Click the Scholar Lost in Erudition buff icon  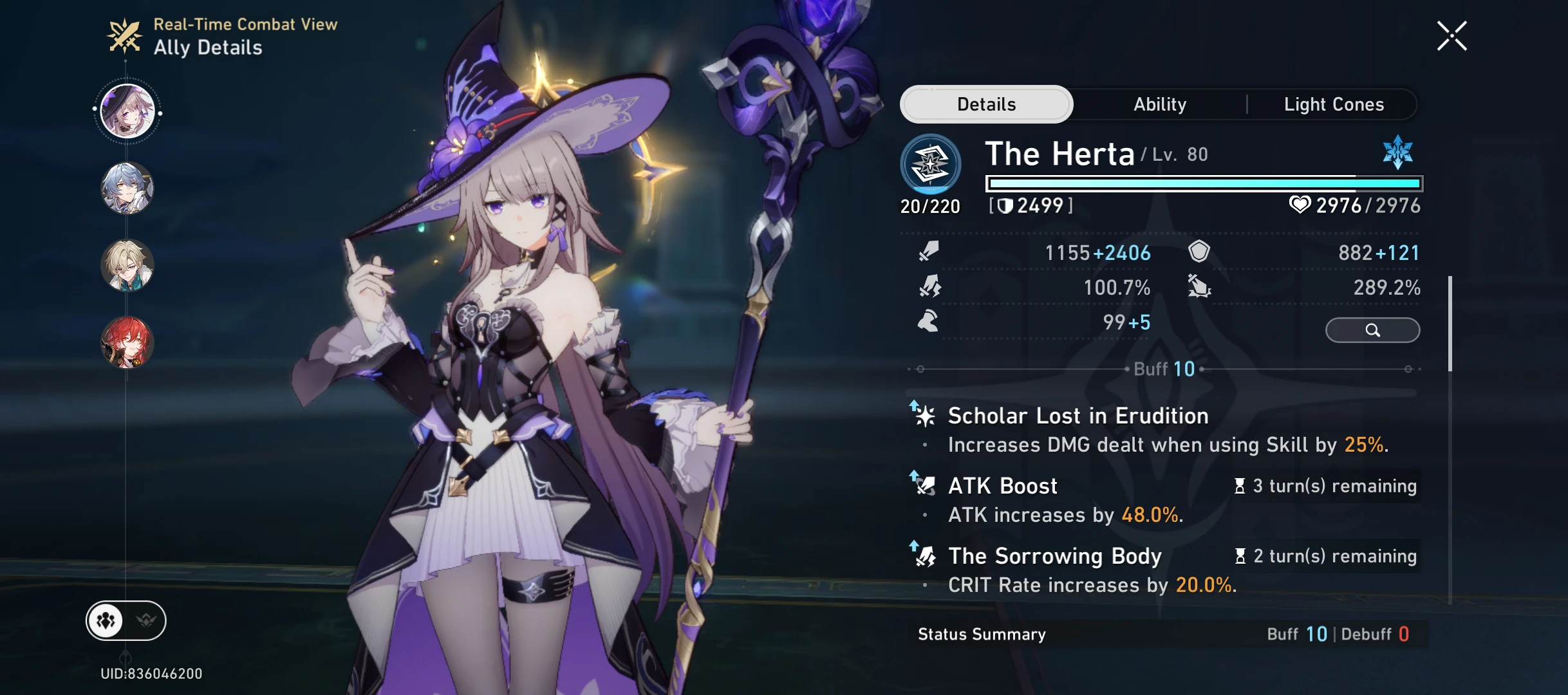tap(925, 416)
